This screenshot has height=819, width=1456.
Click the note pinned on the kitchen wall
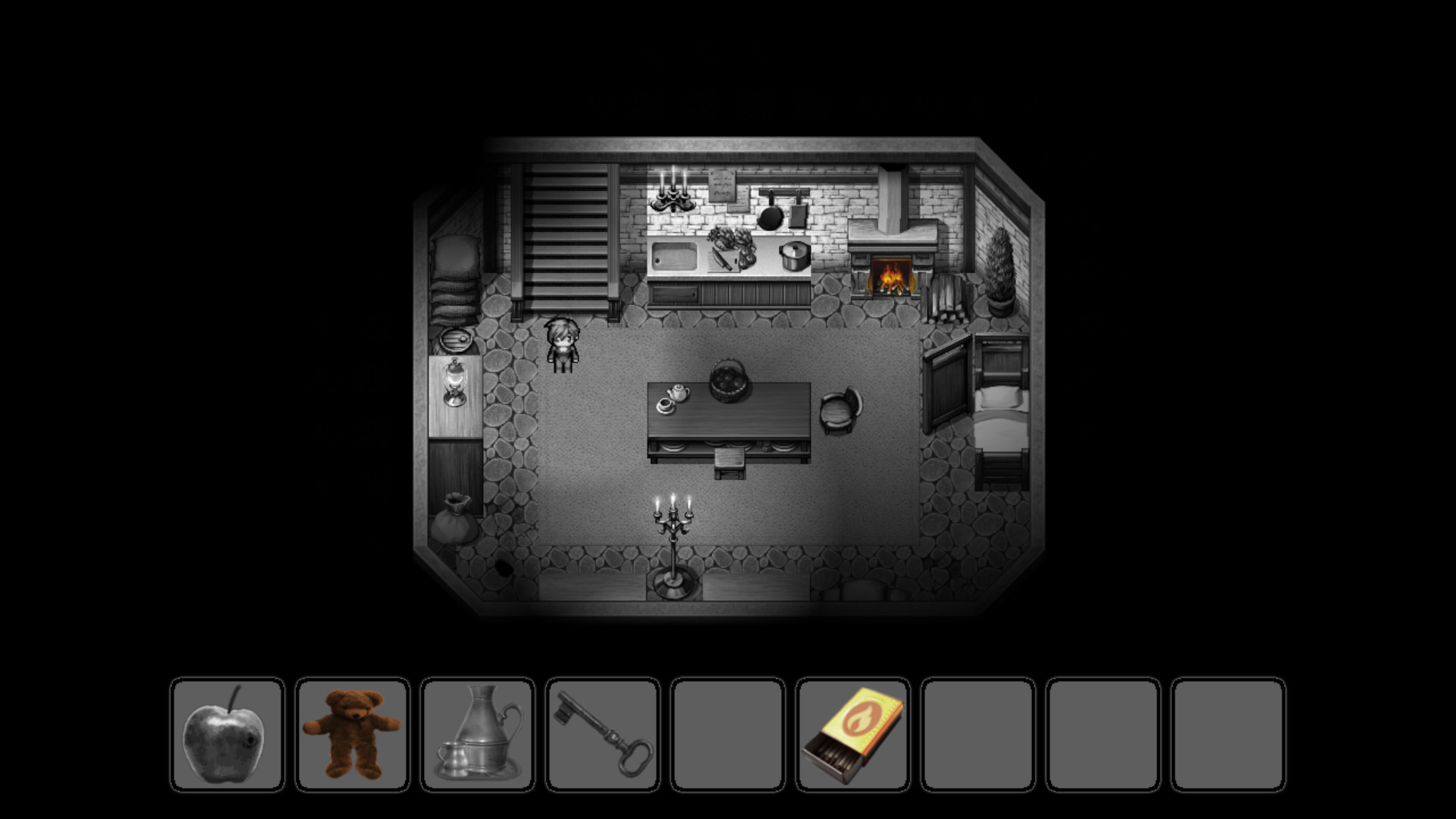(724, 188)
